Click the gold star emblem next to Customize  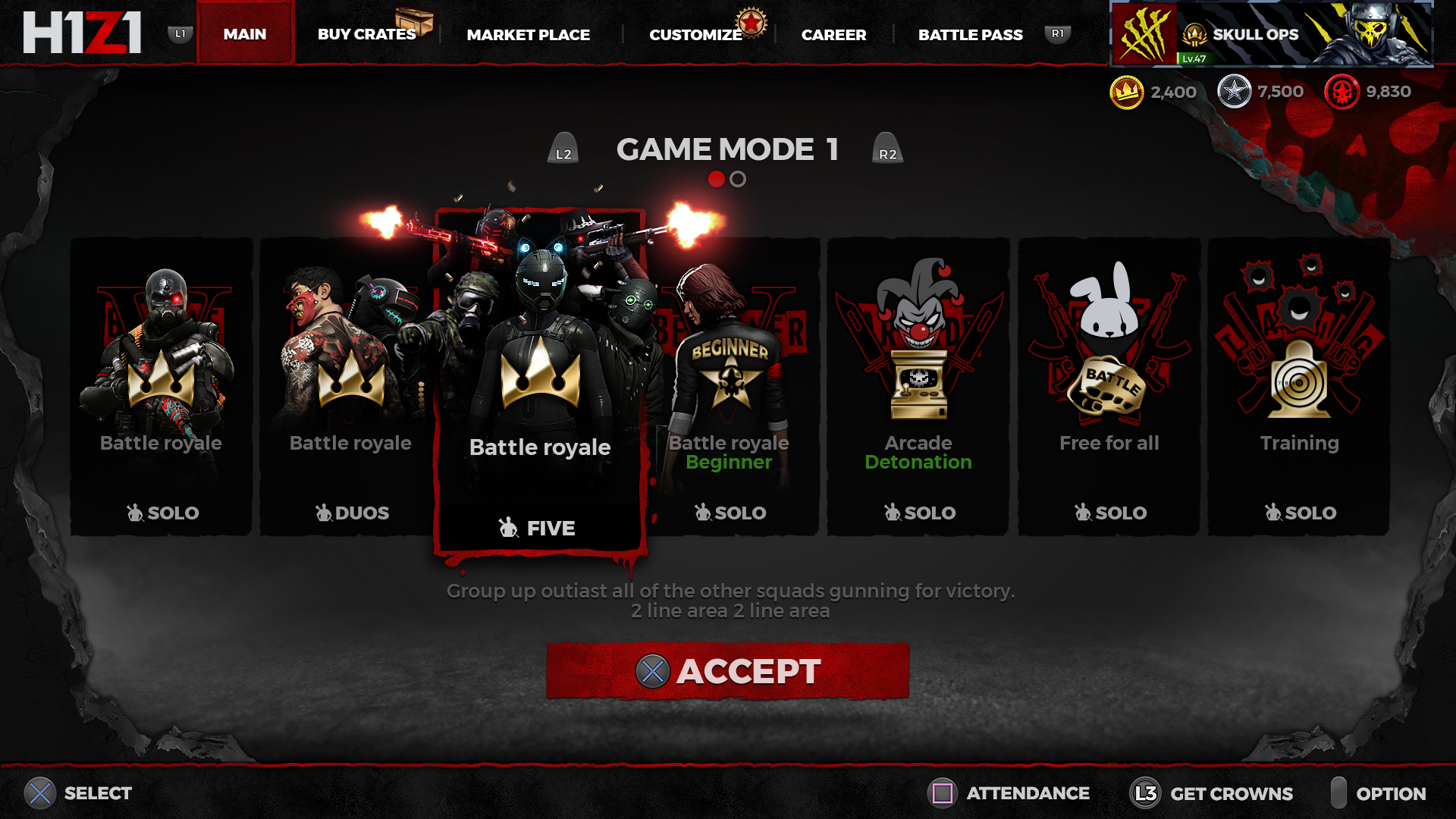(750, 24)
